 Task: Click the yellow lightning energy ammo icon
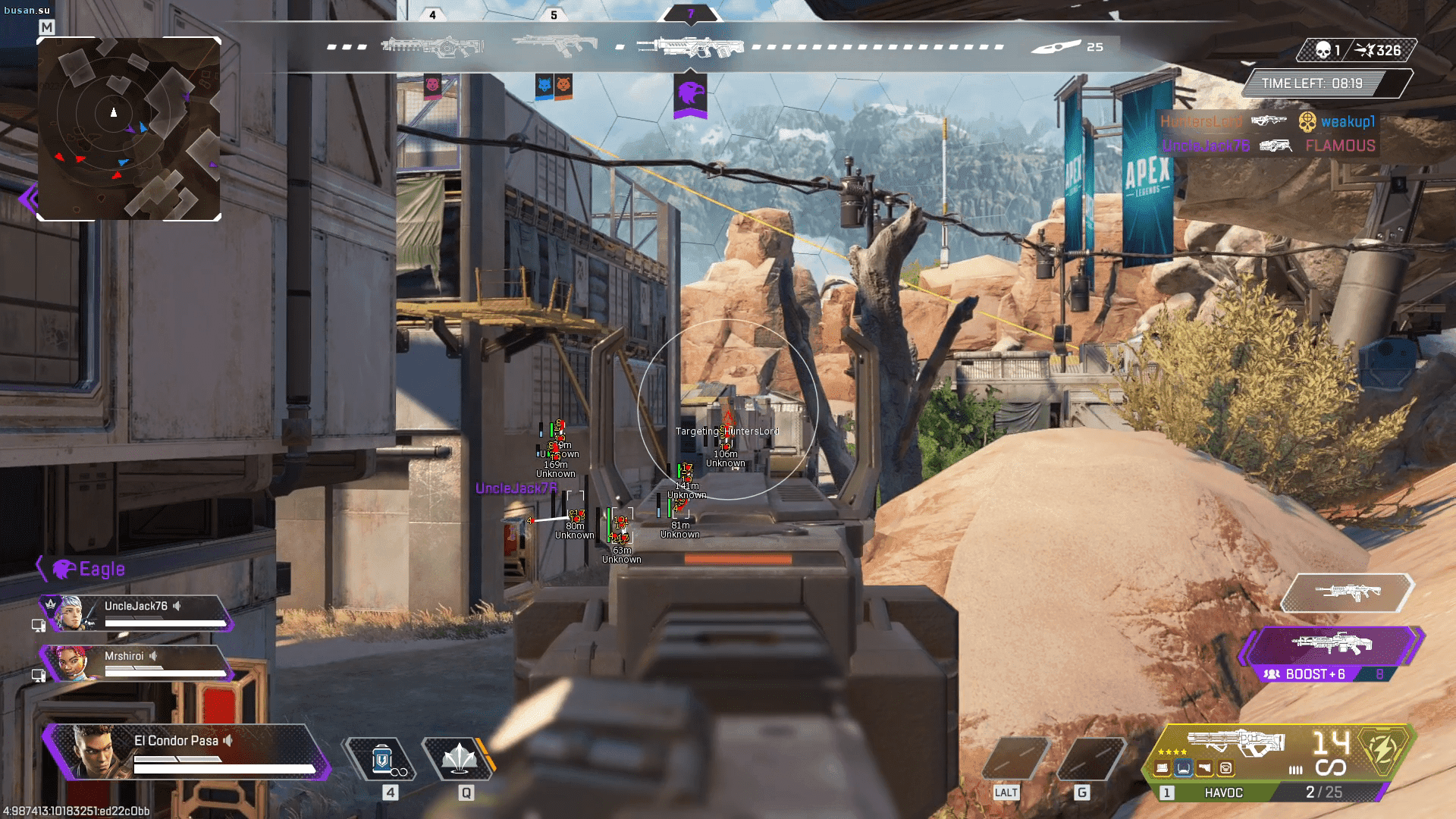pyautogui.click(x=1383, y=751)
